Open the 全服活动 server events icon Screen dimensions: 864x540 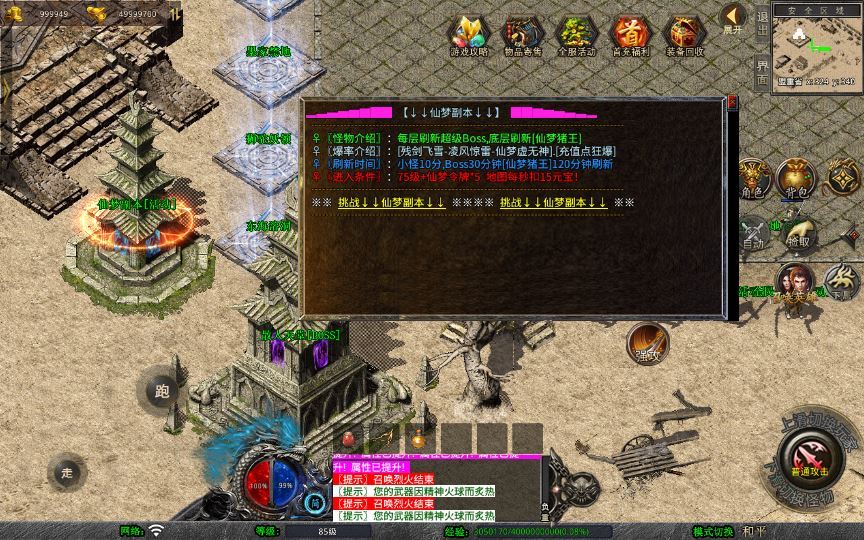(576, 35)
